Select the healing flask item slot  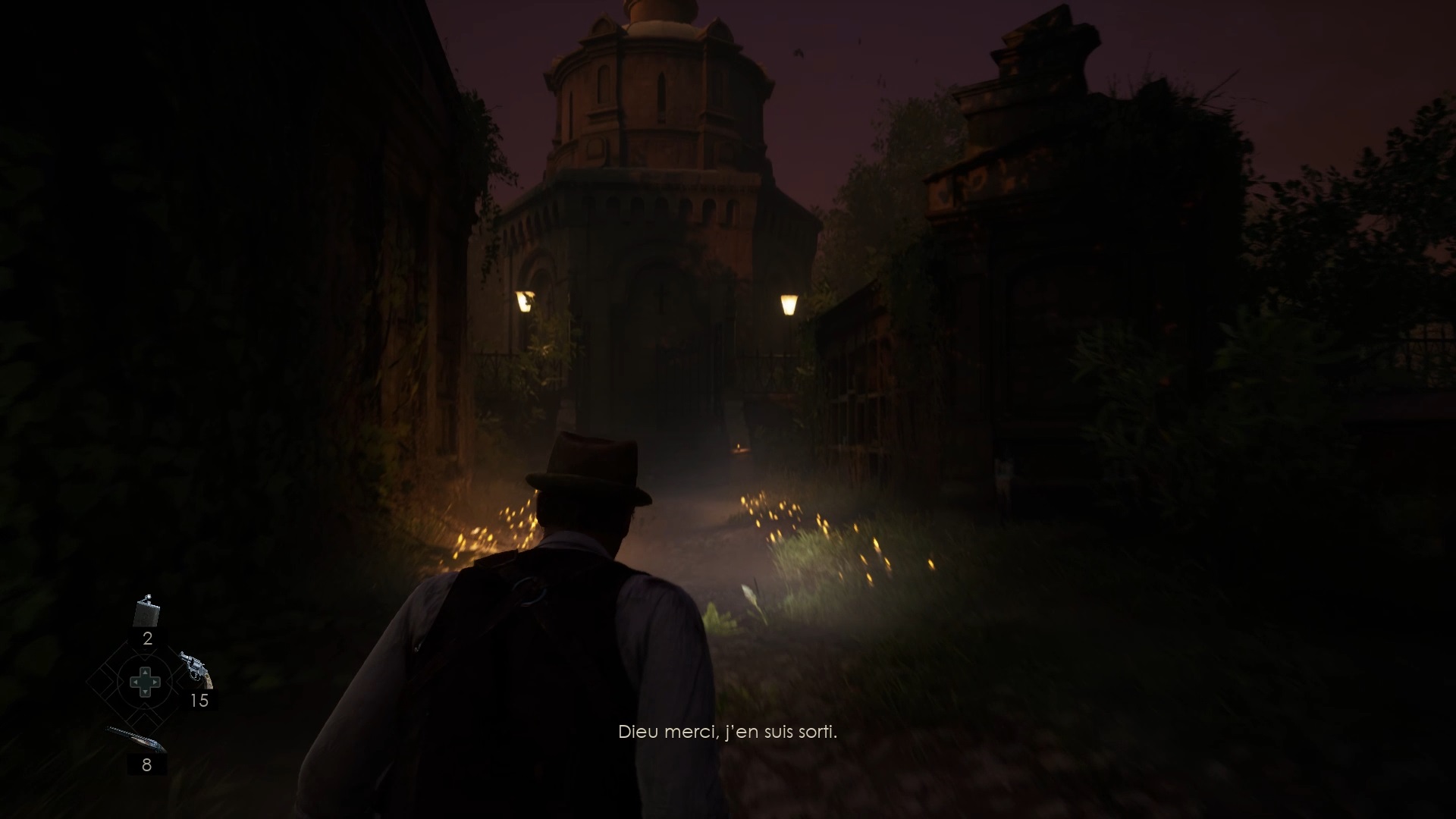click(146, 612)
